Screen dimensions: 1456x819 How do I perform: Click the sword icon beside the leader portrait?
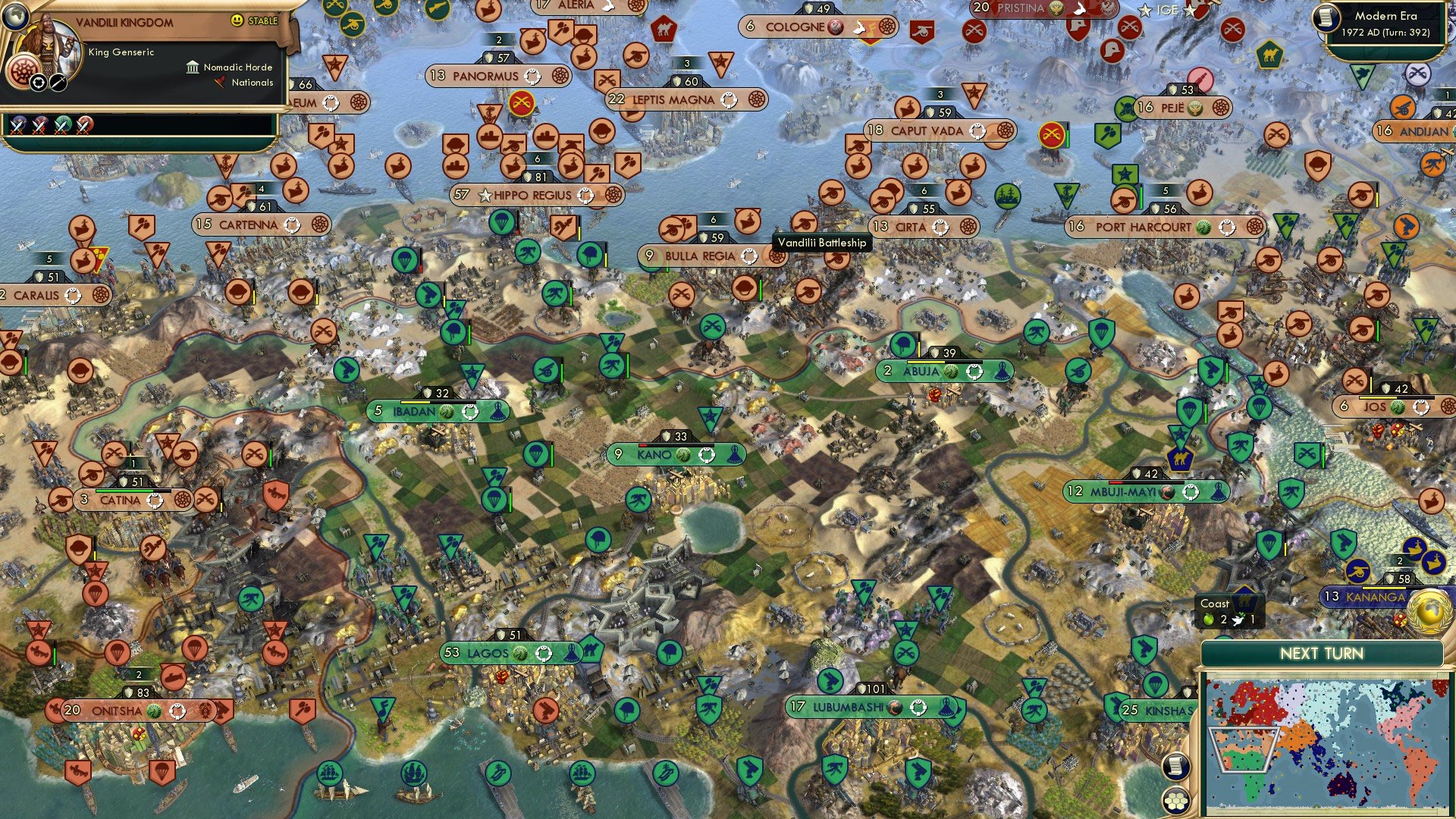click(58, 83)
